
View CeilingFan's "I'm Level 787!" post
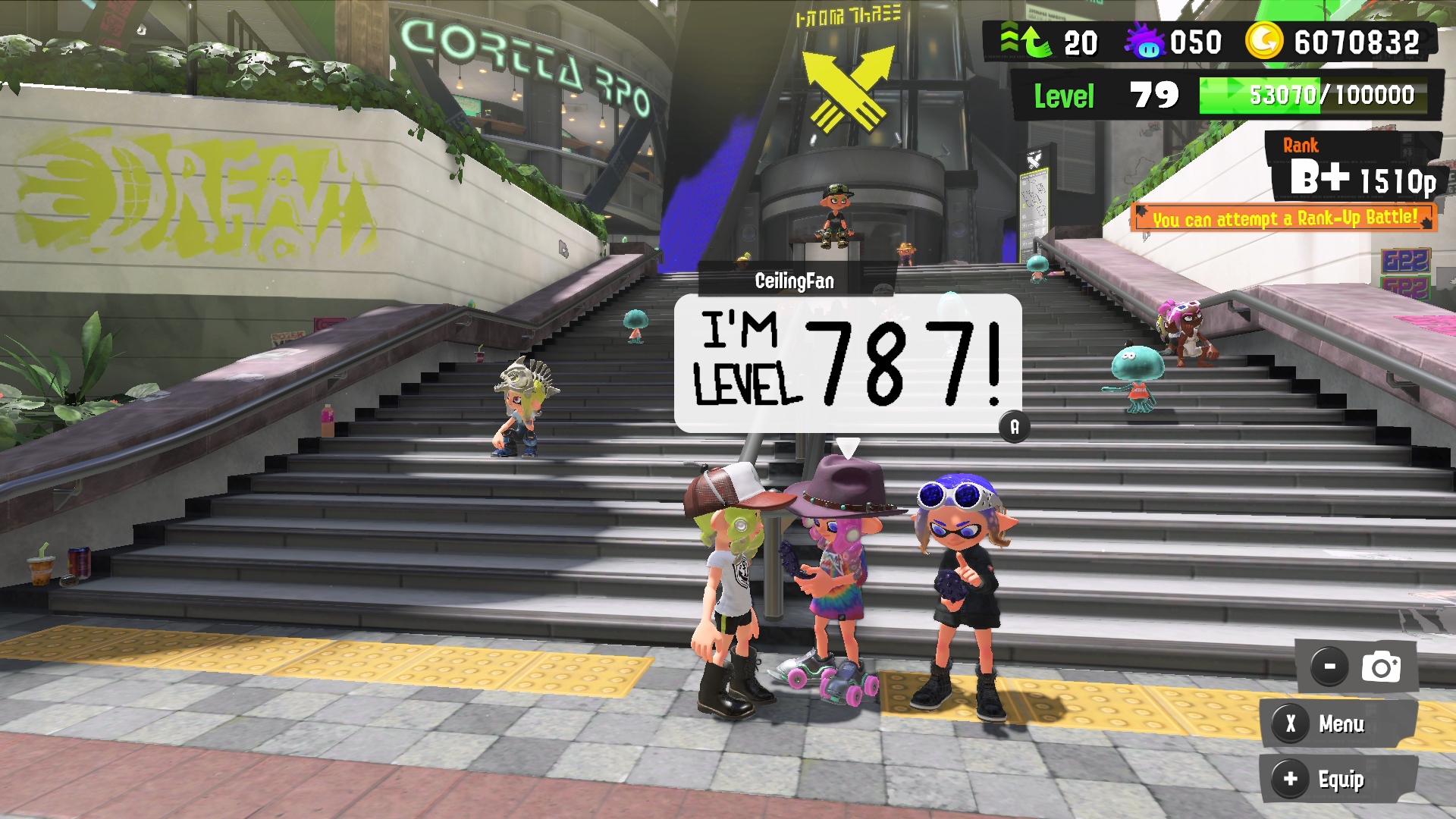tap(847, 363)
